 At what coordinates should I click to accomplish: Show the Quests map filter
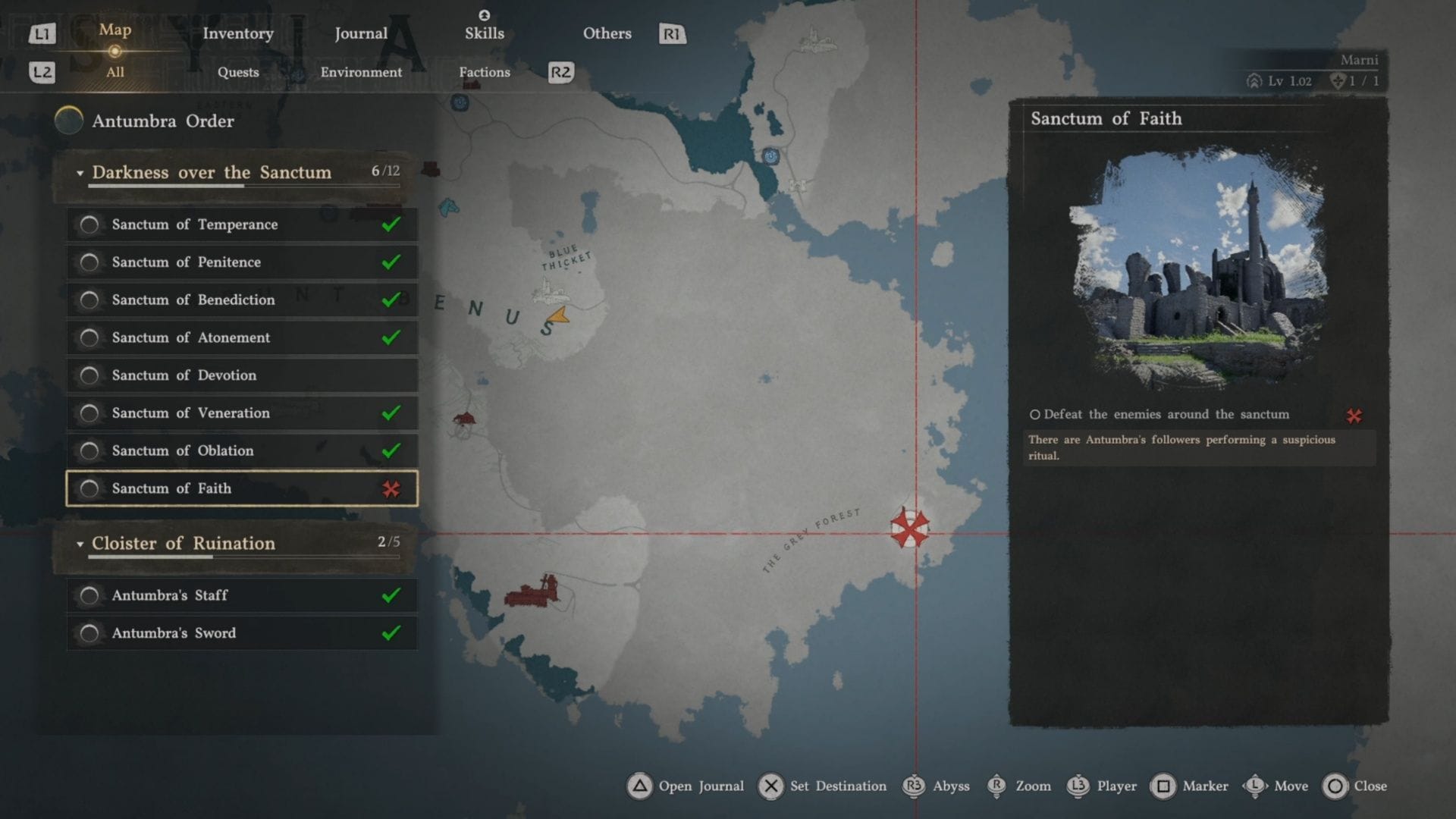point(238,72)
